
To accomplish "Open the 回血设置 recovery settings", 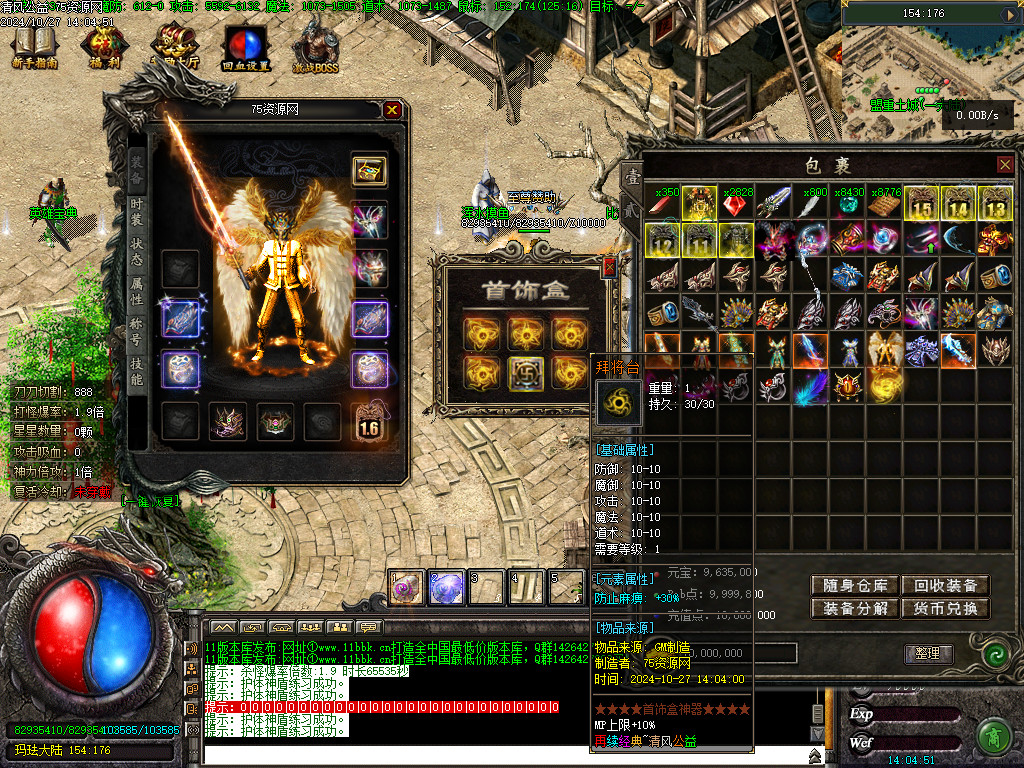I will (244, 47).
